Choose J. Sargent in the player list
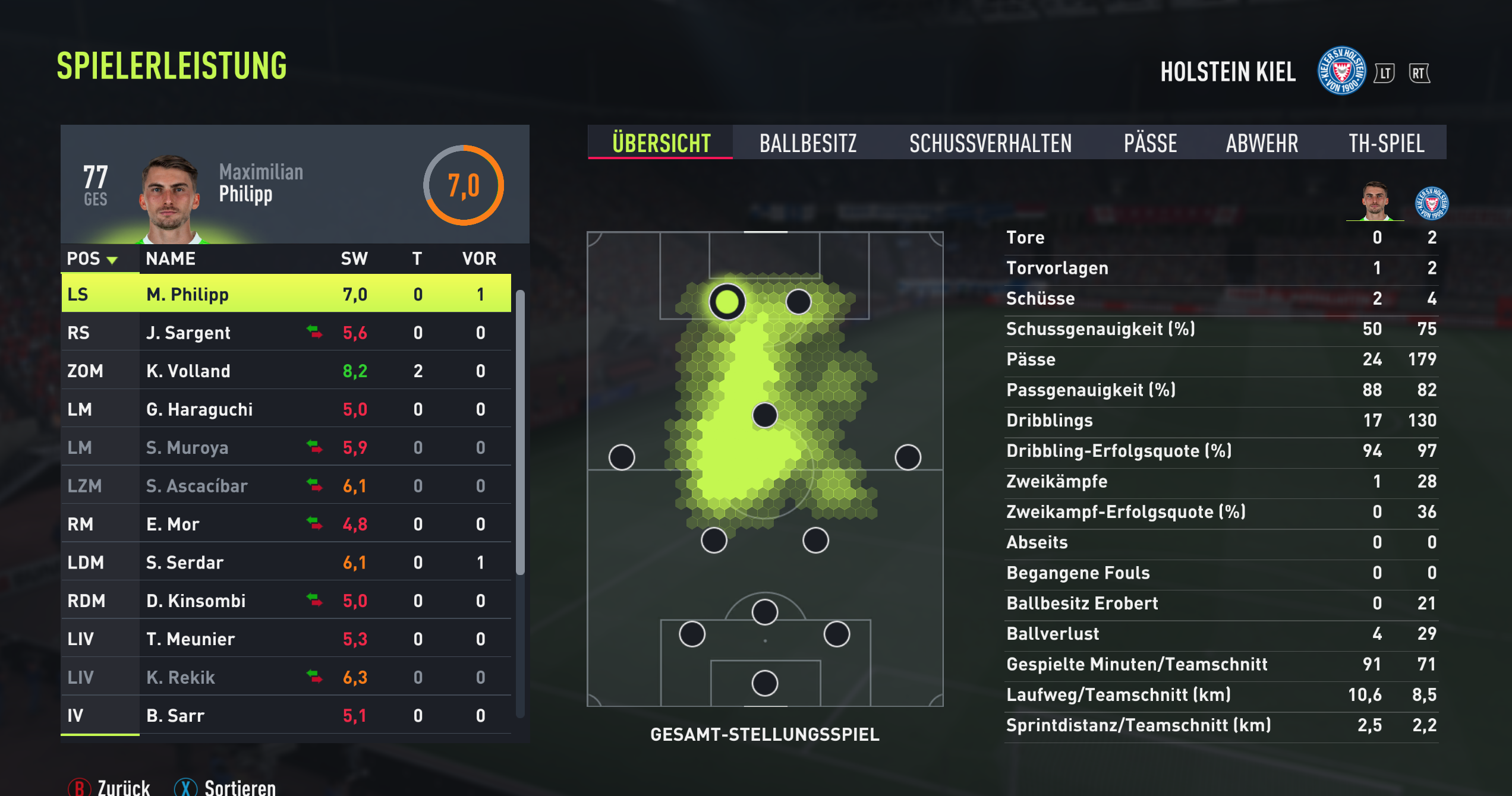Screen dimensions: 1512x796 286,333
